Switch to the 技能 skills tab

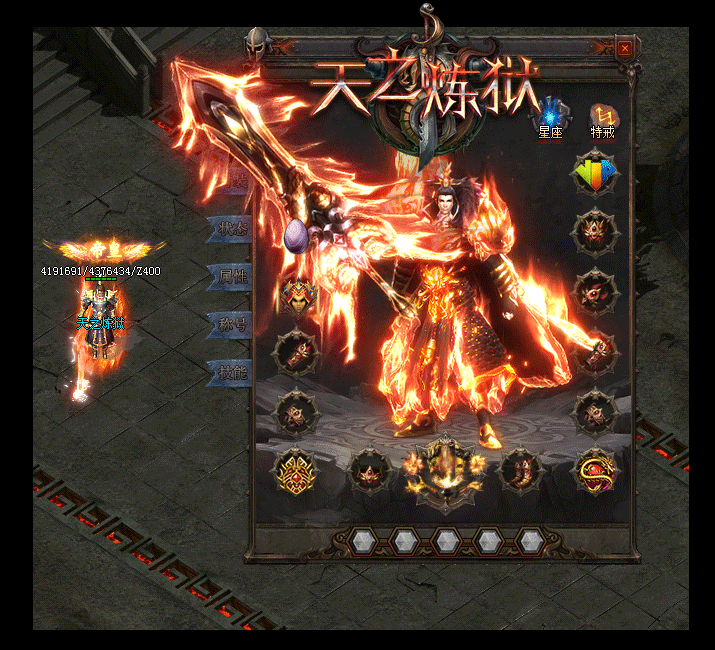point(230,372)
